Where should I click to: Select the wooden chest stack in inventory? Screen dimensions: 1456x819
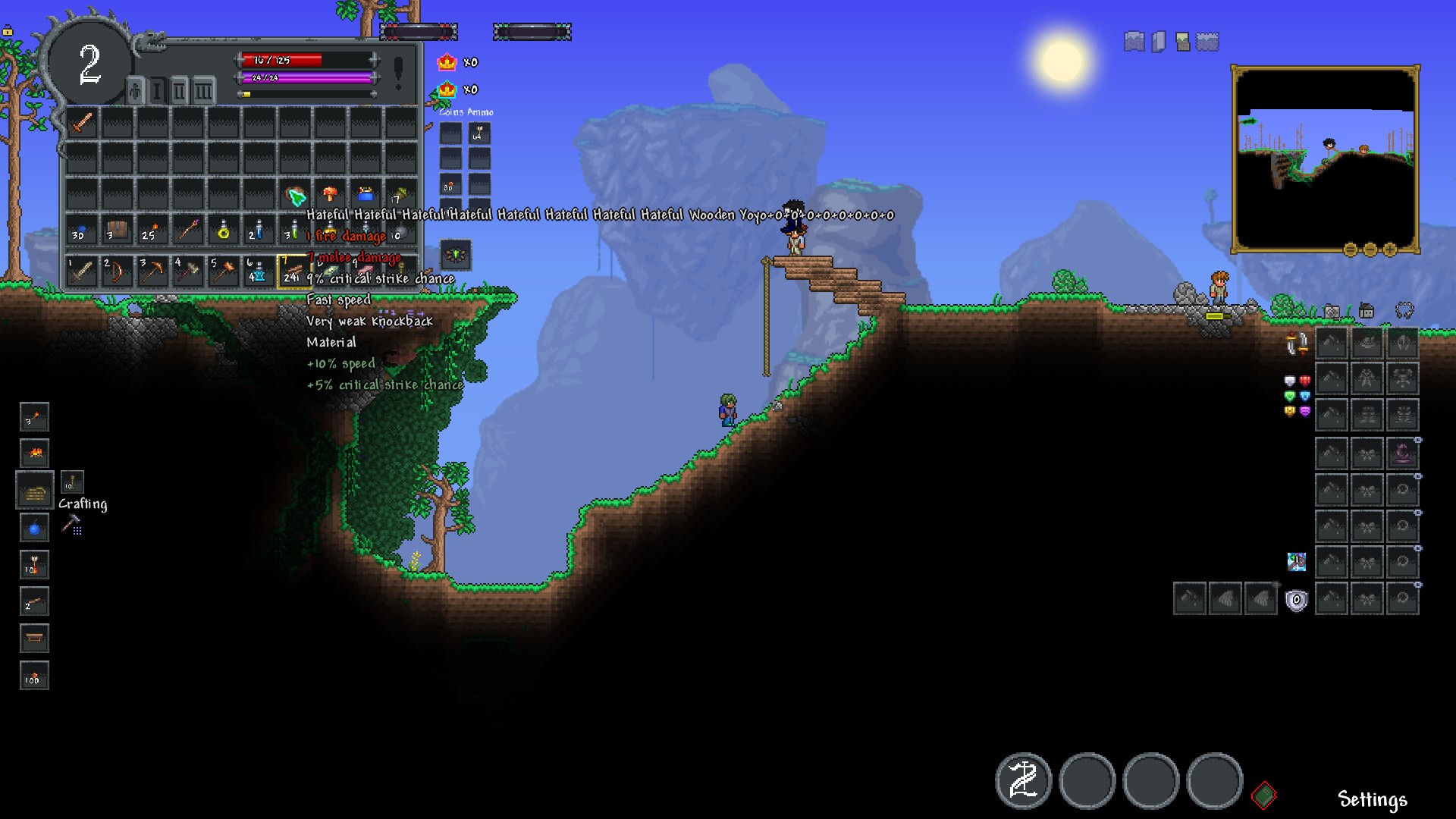[117, 231]
